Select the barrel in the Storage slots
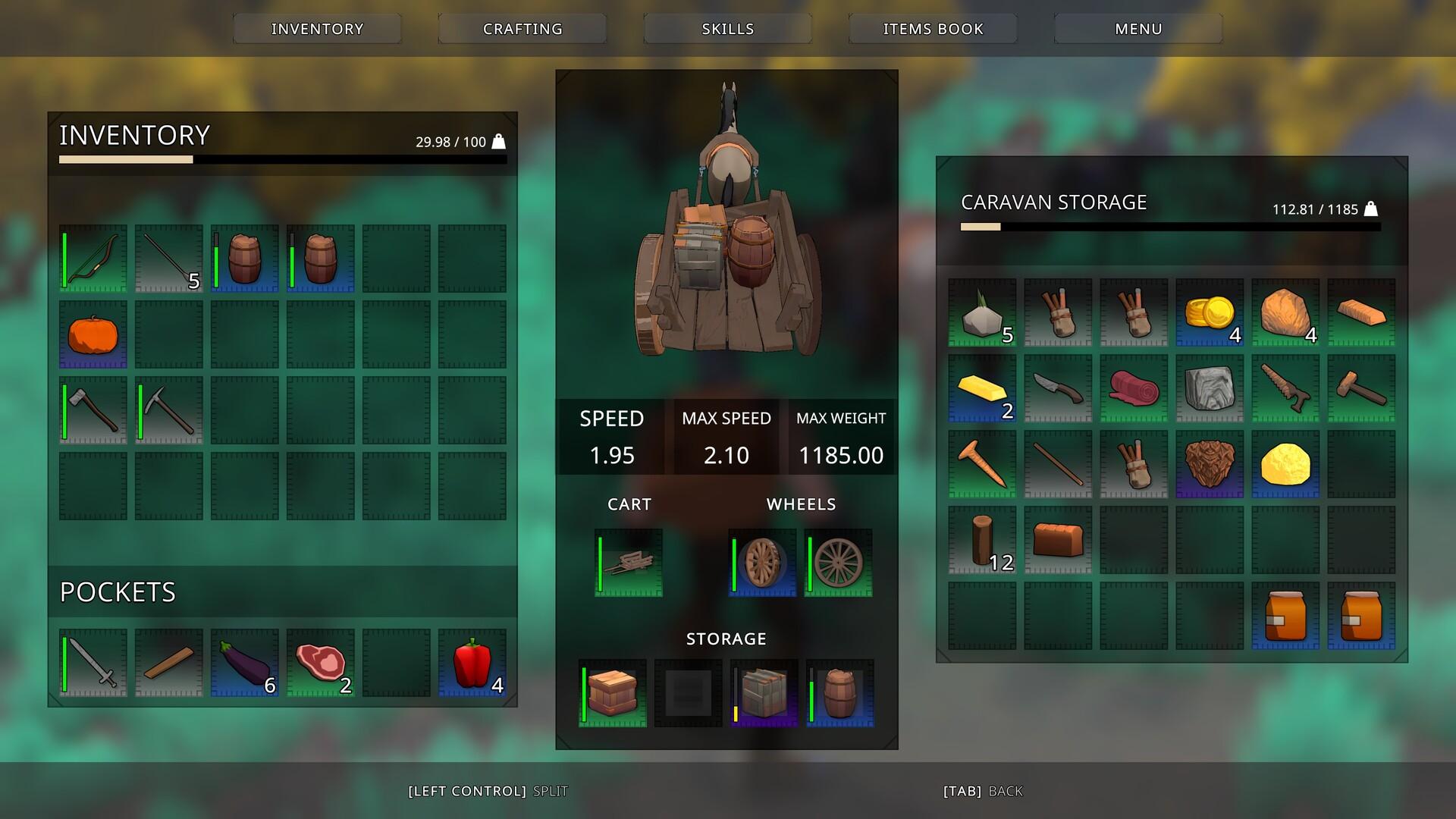This screenshot has height=819, width=1456. 839,692
